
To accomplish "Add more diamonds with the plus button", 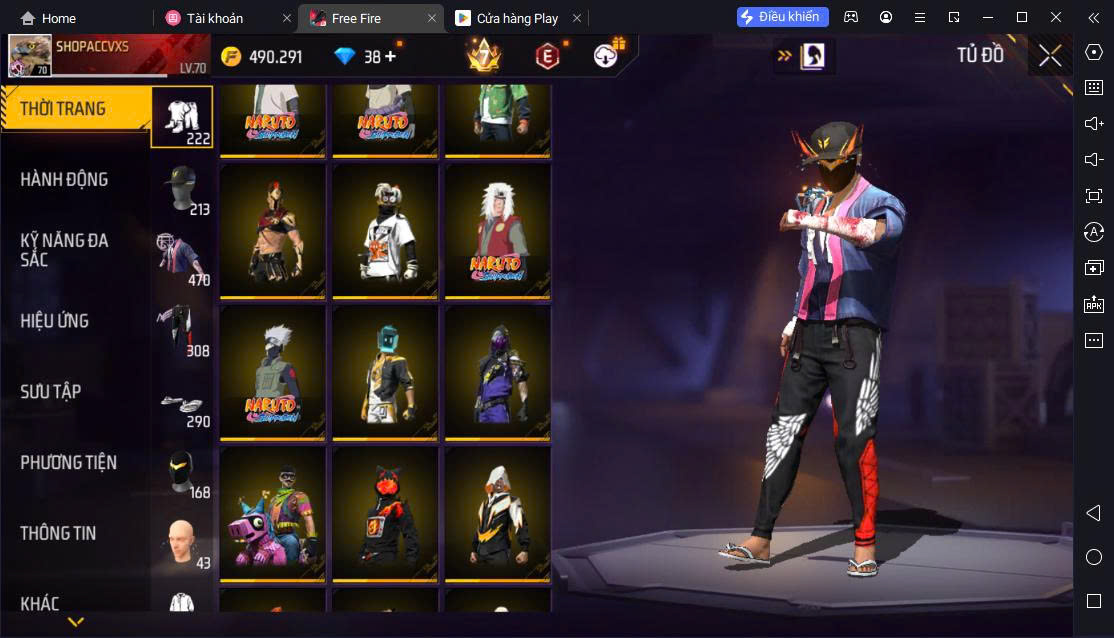I will [x=389, y=56].
